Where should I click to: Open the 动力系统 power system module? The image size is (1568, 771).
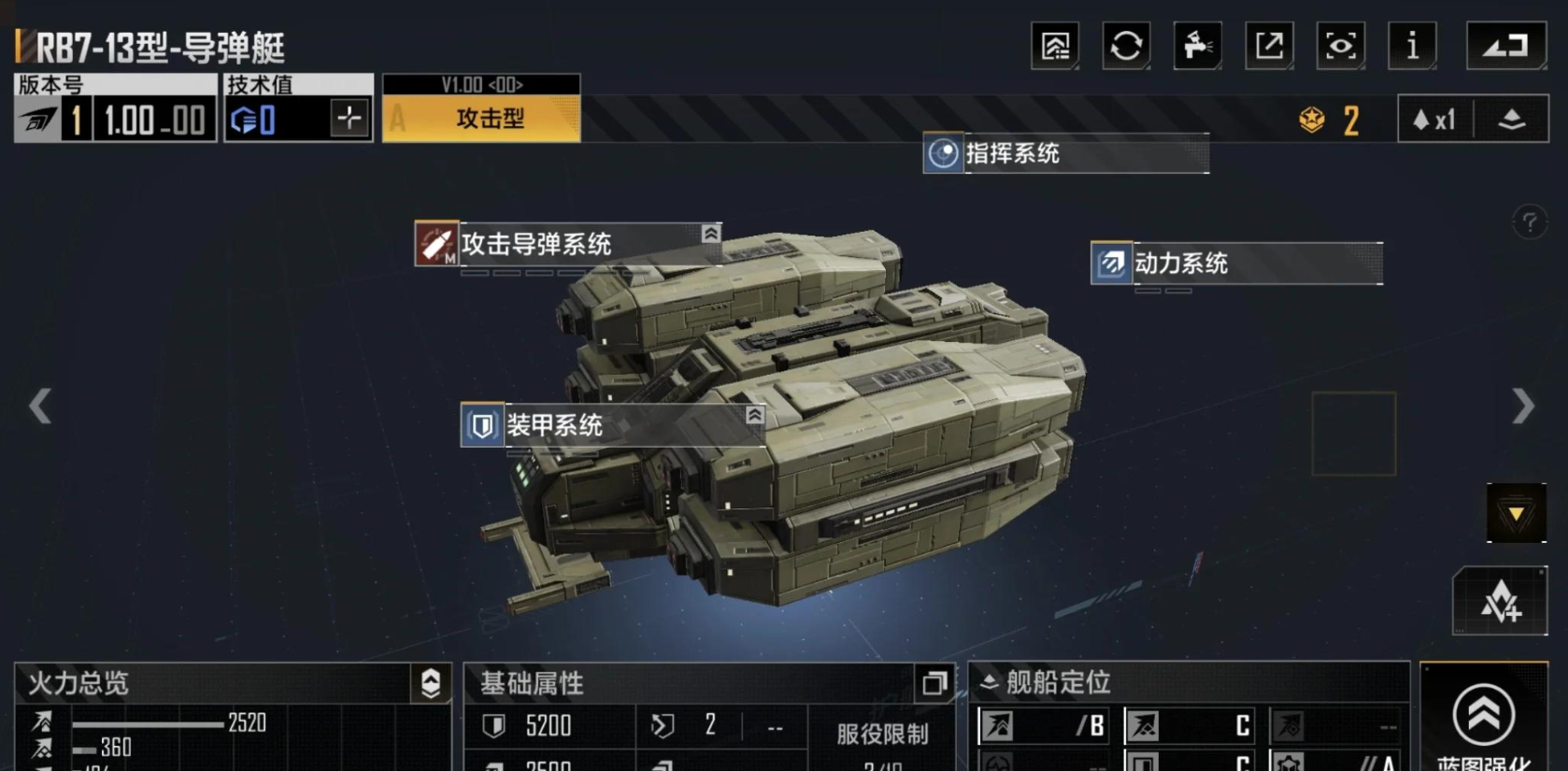tap(1235, 264)
